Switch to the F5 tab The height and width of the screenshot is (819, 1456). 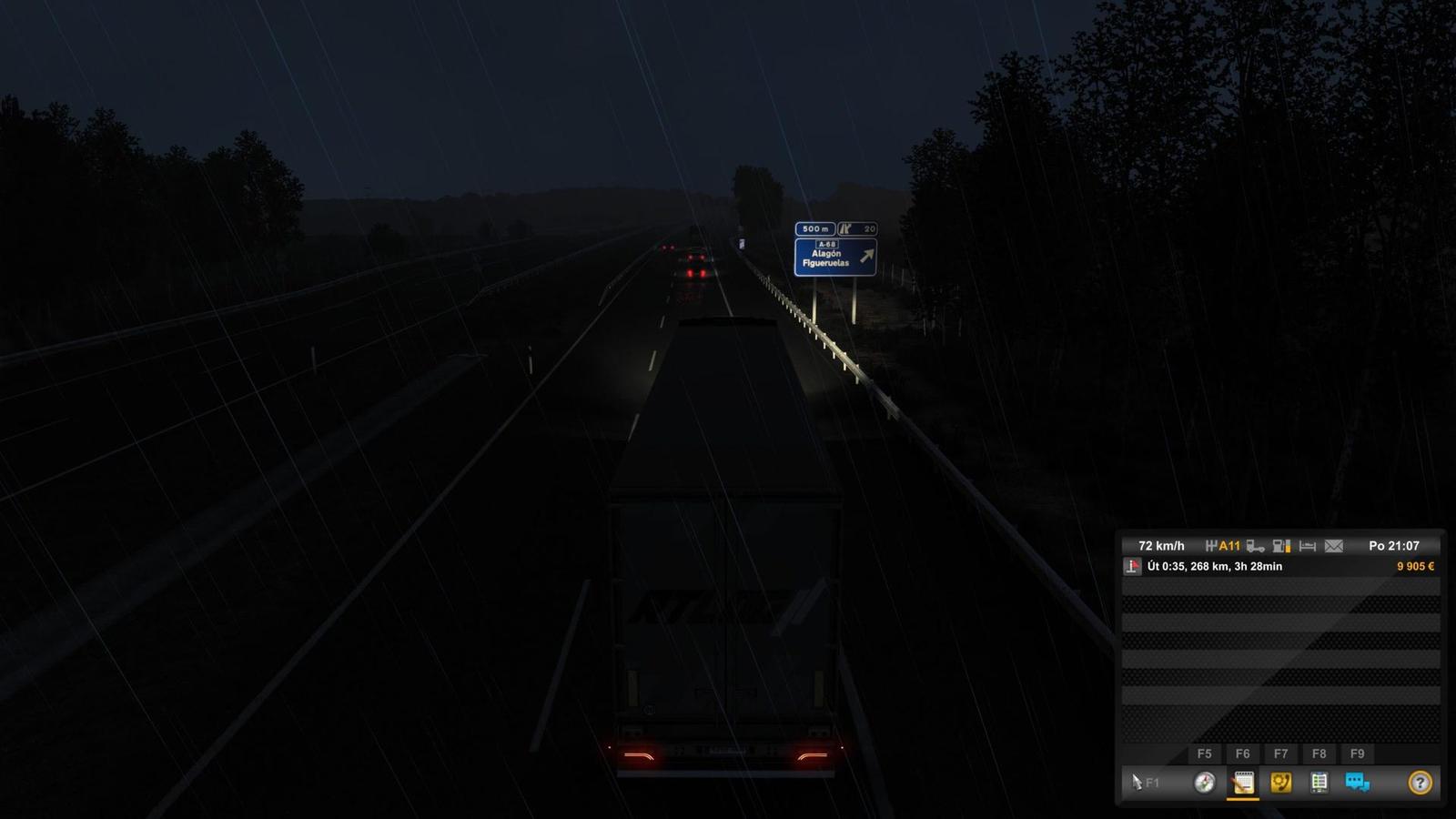1206,753
